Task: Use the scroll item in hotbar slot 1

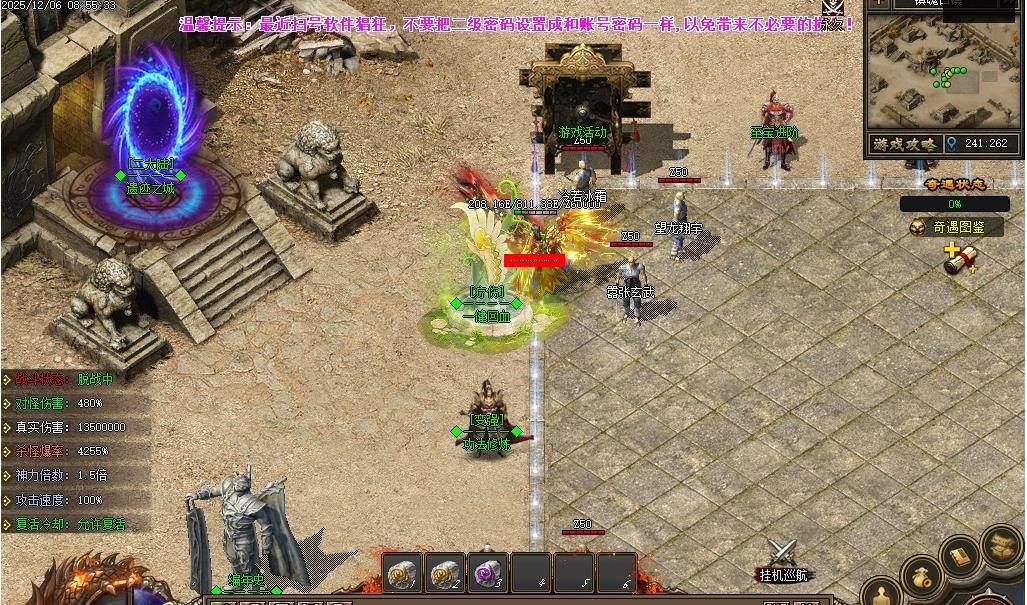Action: [x=402, y=573]
